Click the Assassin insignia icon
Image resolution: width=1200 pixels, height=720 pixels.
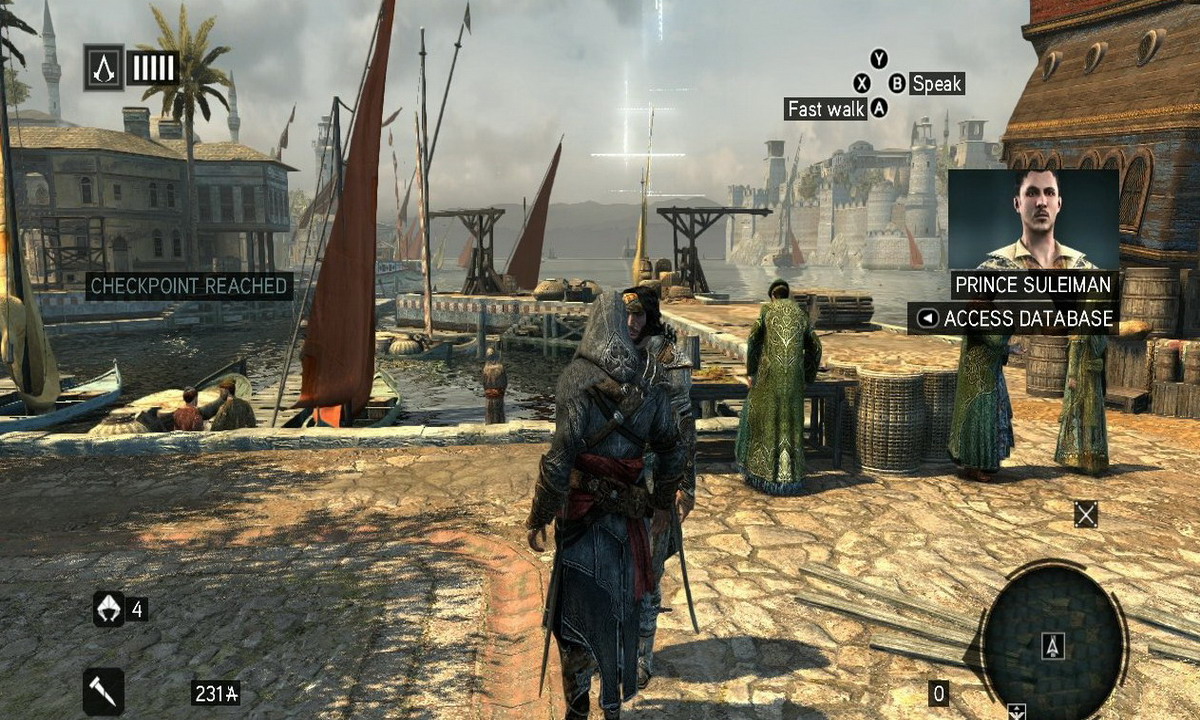(x=103, y=67)
